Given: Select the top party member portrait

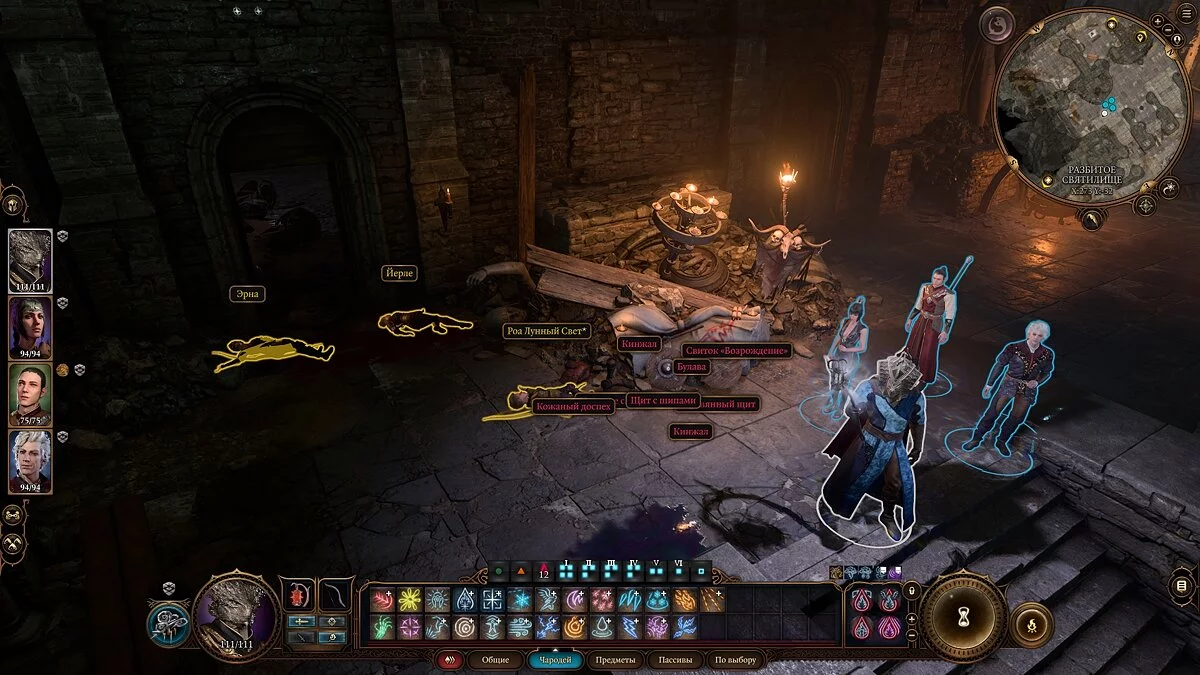Looking at the screenshot, I should (x=30, y=258).
